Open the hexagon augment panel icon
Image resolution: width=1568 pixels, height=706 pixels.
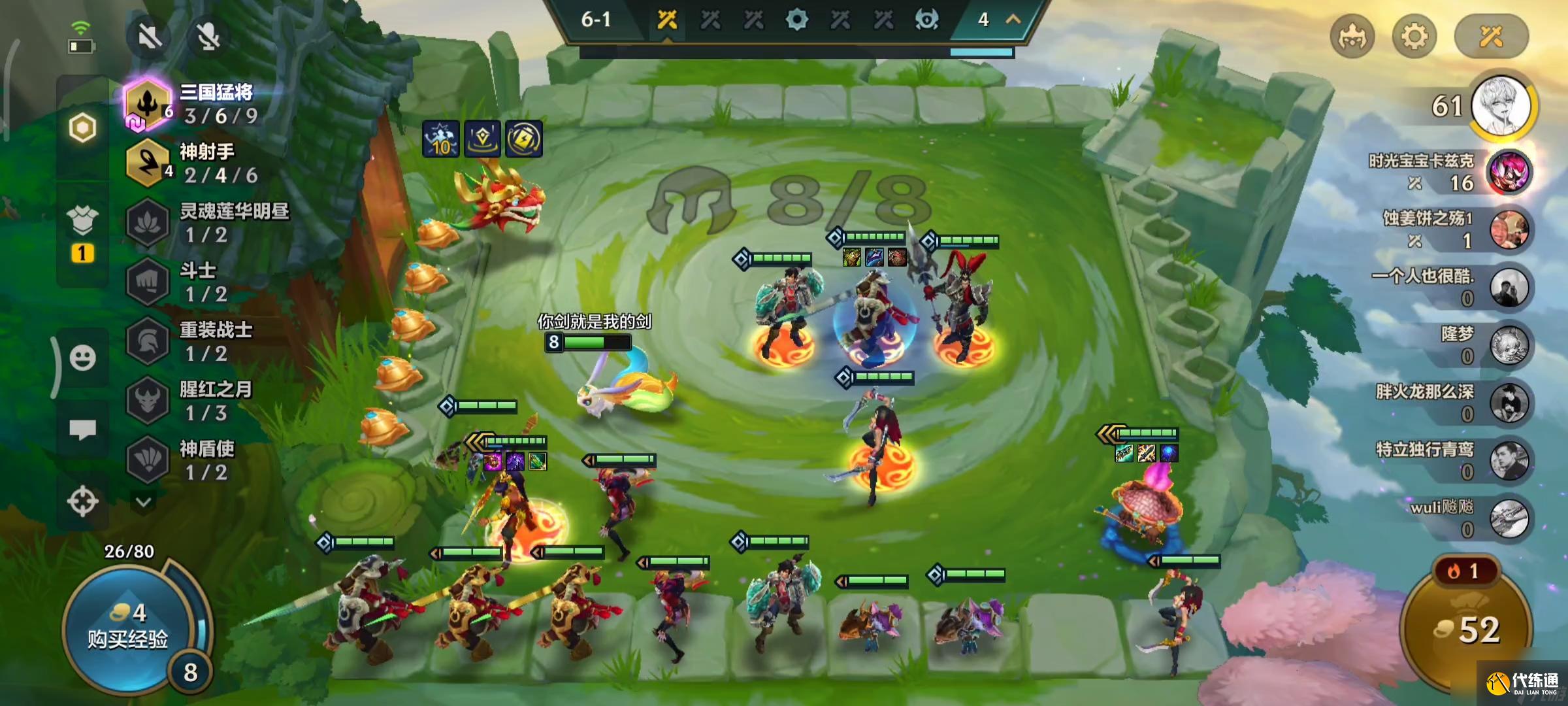(x=82, y=127)
